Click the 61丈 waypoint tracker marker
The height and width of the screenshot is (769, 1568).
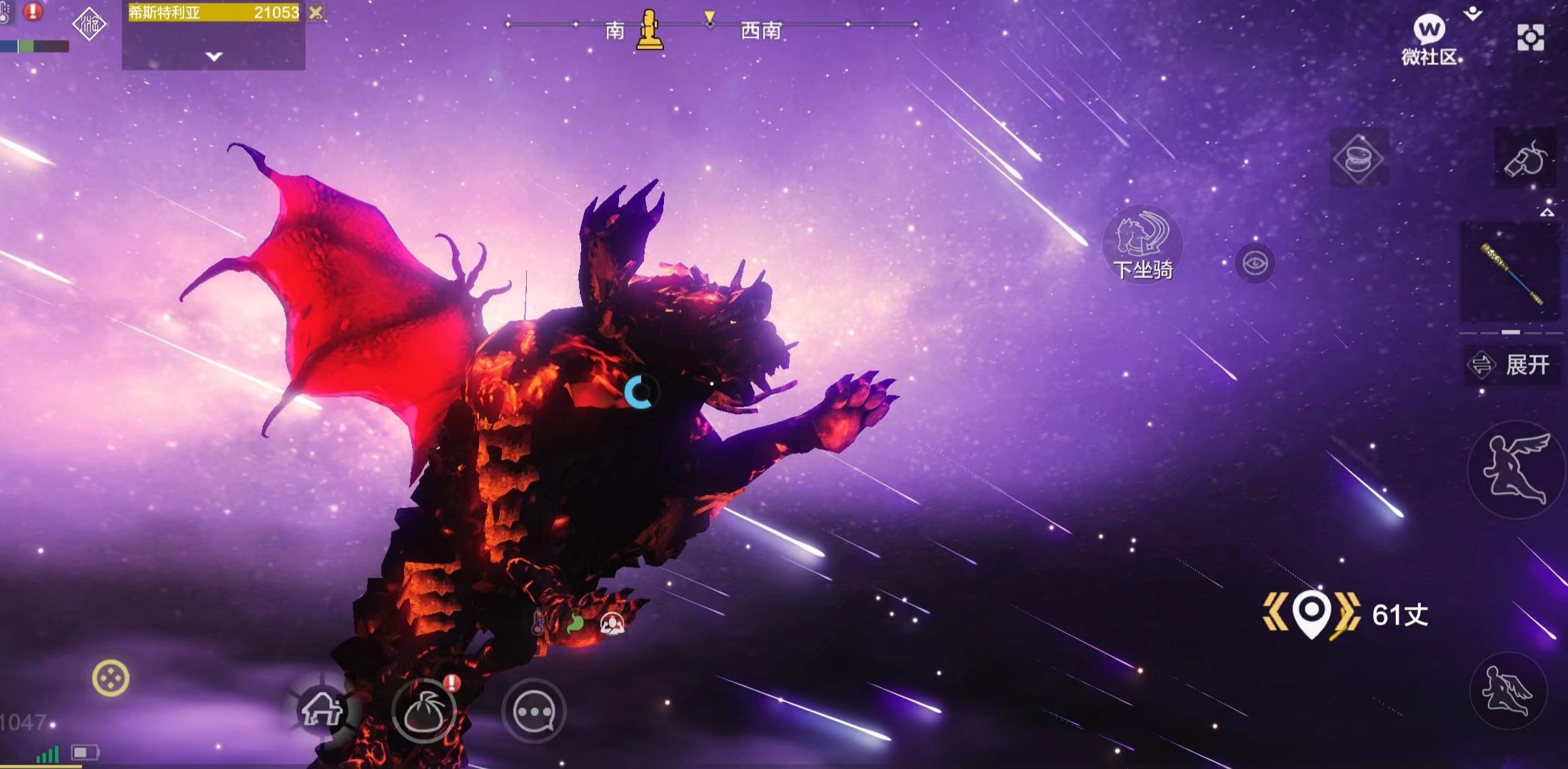pos(1312,614)
